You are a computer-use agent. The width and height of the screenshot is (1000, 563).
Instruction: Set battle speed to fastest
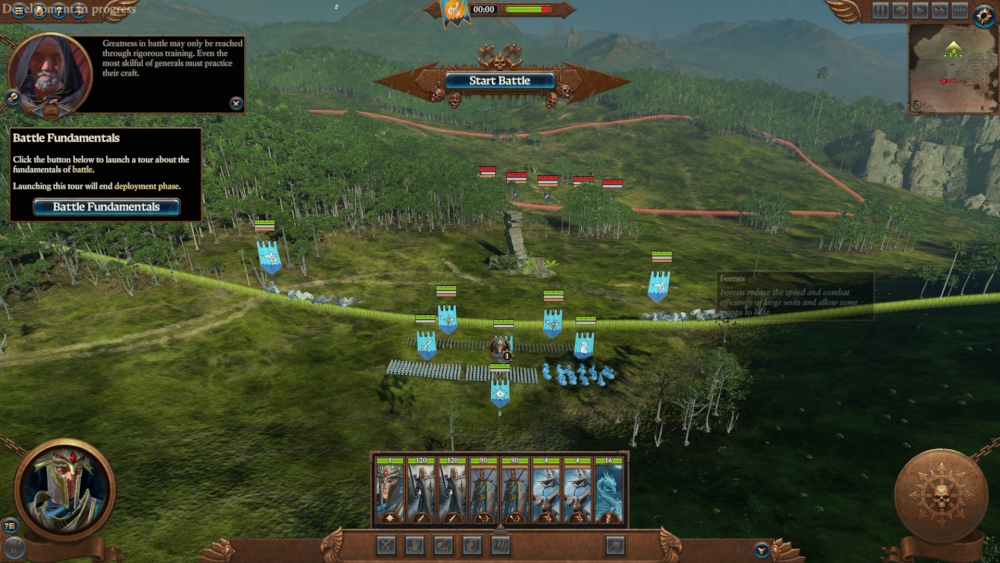(960, 11)
